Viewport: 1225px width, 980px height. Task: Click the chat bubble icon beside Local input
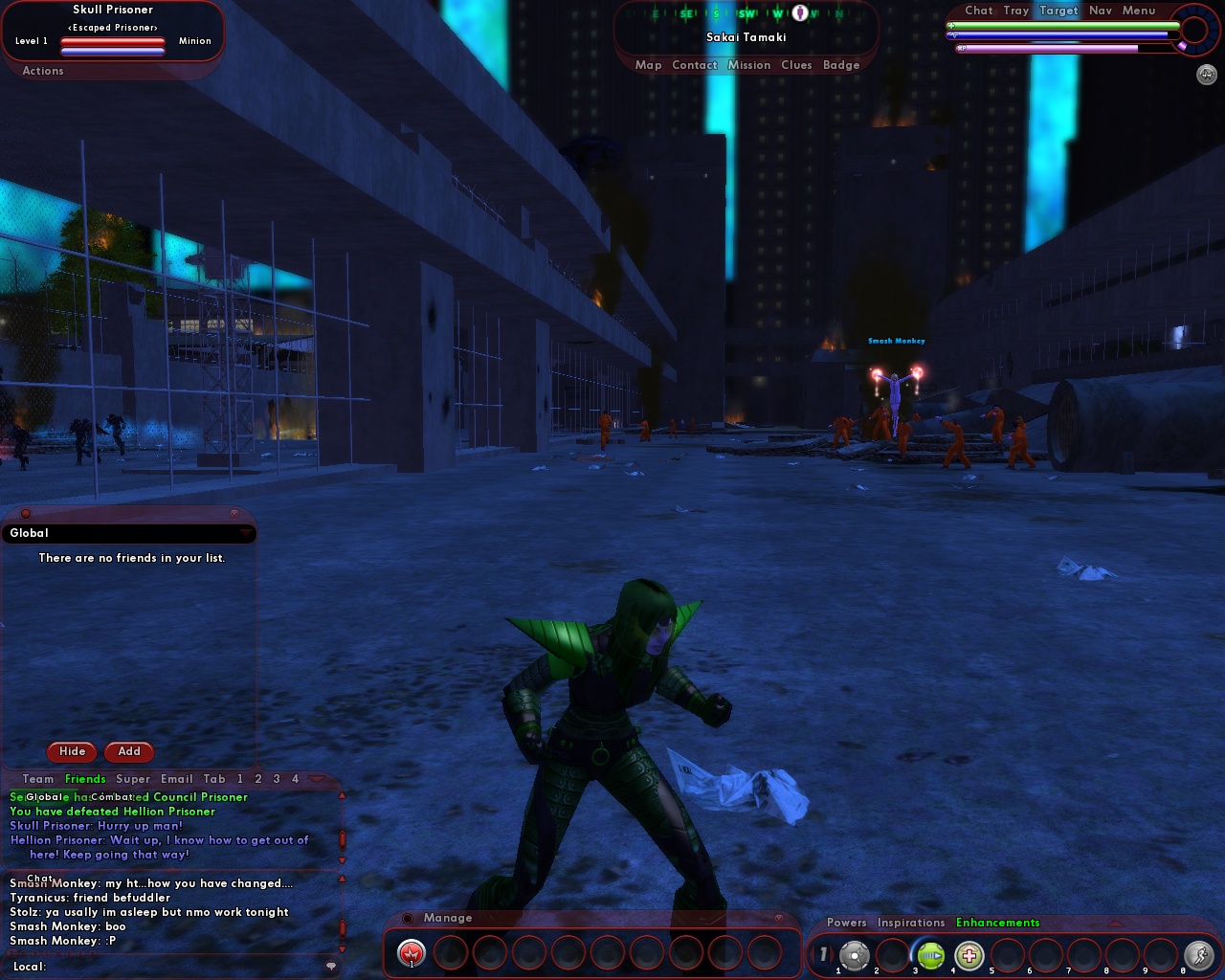[x=329, y=969]
